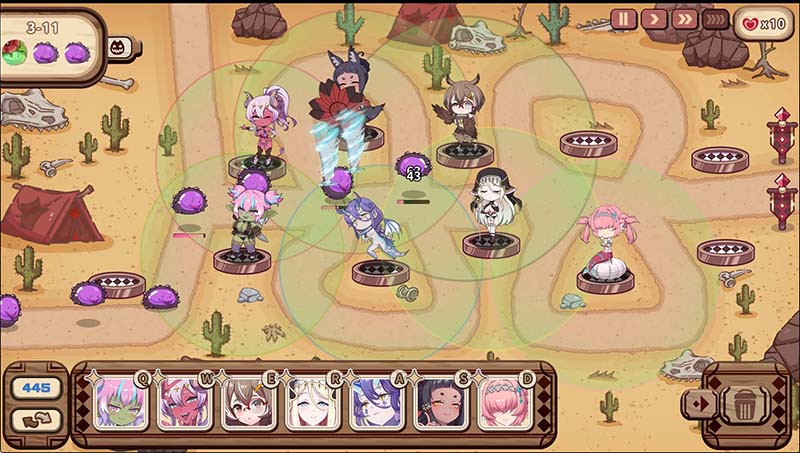Open the trash can remove tool
The width and height of the screenshot is (800, 453).
pos(745,405)
